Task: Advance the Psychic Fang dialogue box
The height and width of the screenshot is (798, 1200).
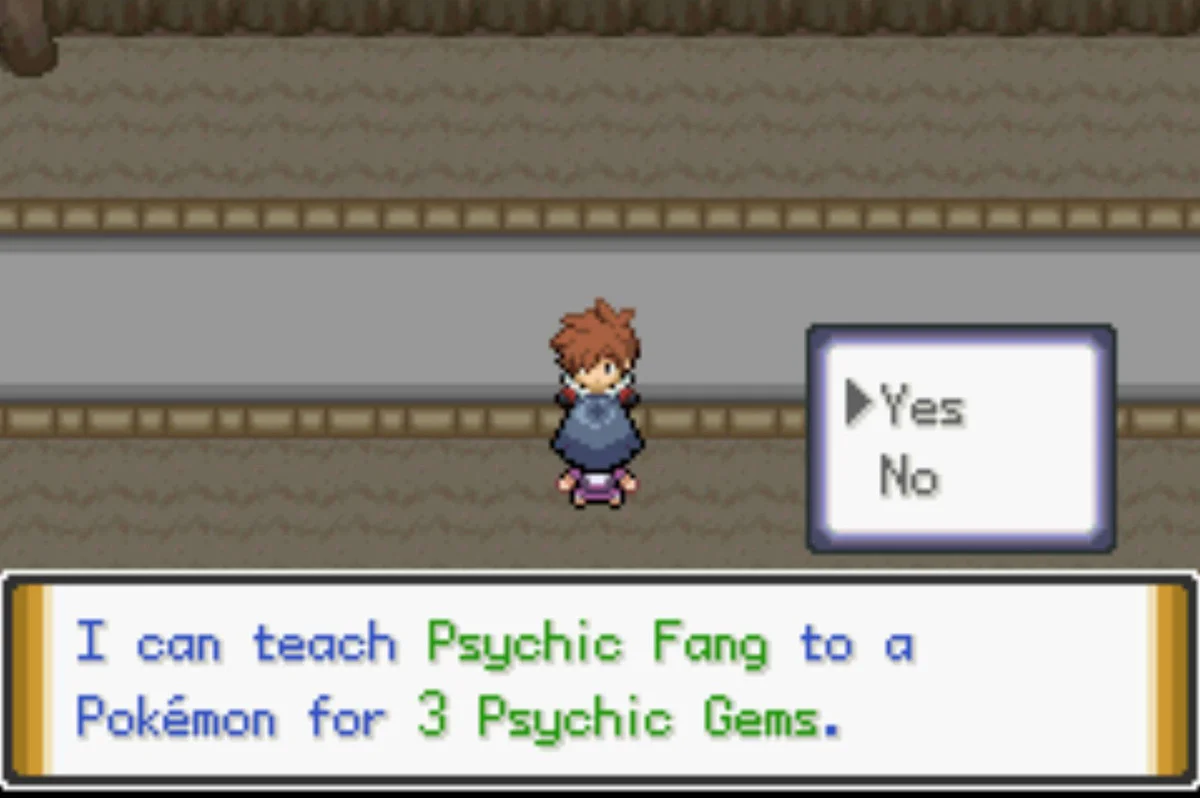Action: click(x=598, y=680)
